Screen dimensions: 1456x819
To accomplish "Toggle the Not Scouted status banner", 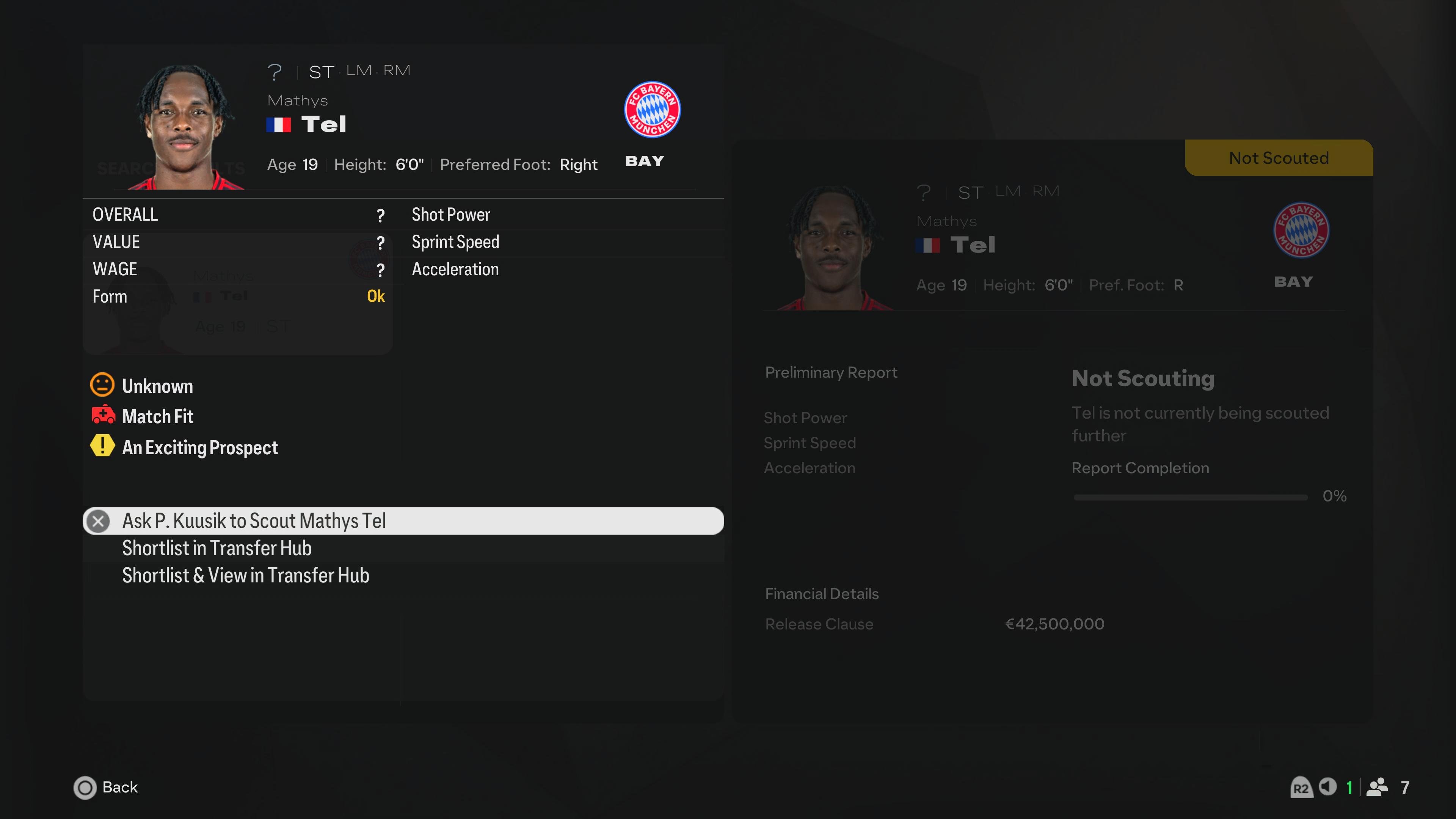I will tap(1279, 158).
